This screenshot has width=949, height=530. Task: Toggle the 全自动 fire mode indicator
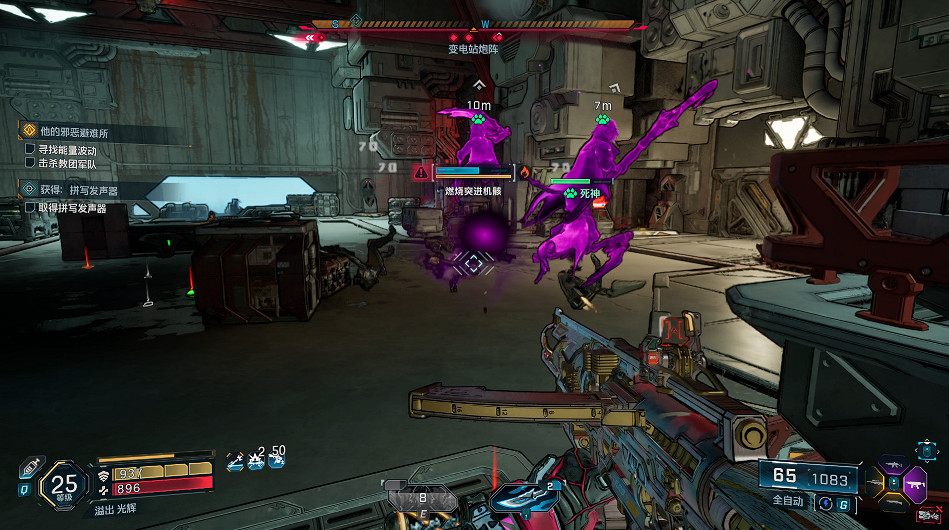[x=788, y=499]
